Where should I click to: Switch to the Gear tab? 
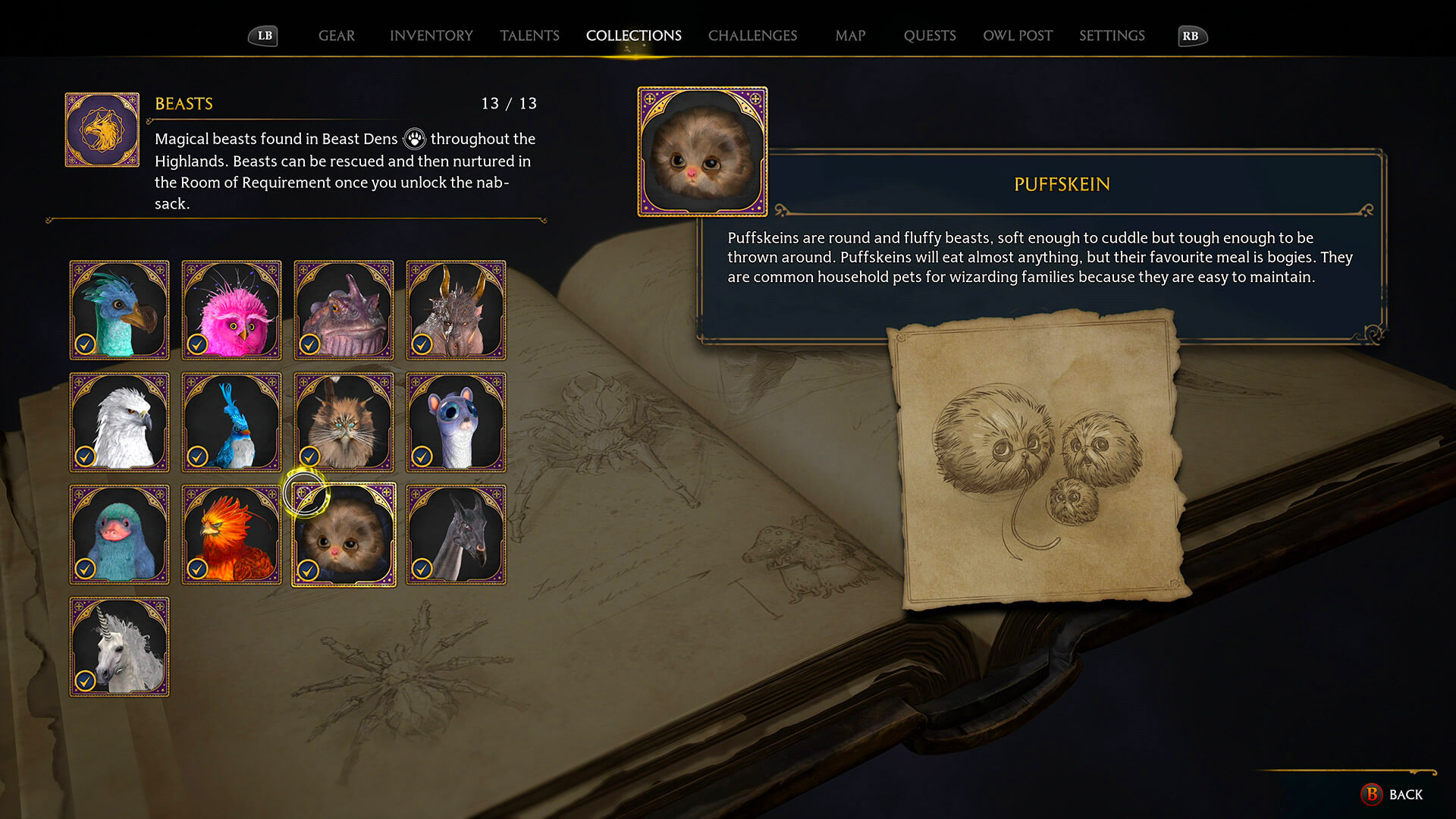click(336, 36)
